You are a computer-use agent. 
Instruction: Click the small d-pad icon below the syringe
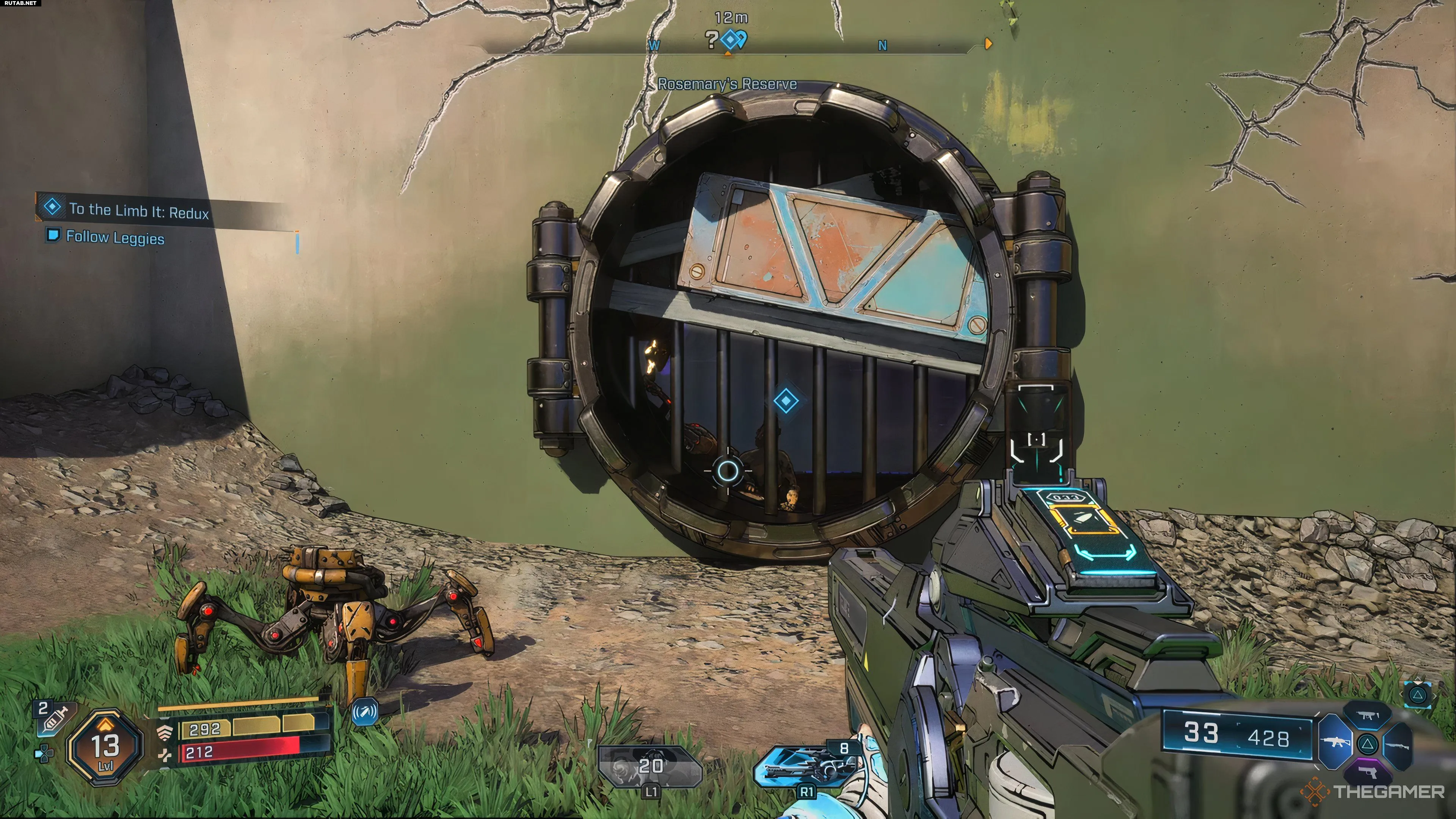(x=44, y=753)
